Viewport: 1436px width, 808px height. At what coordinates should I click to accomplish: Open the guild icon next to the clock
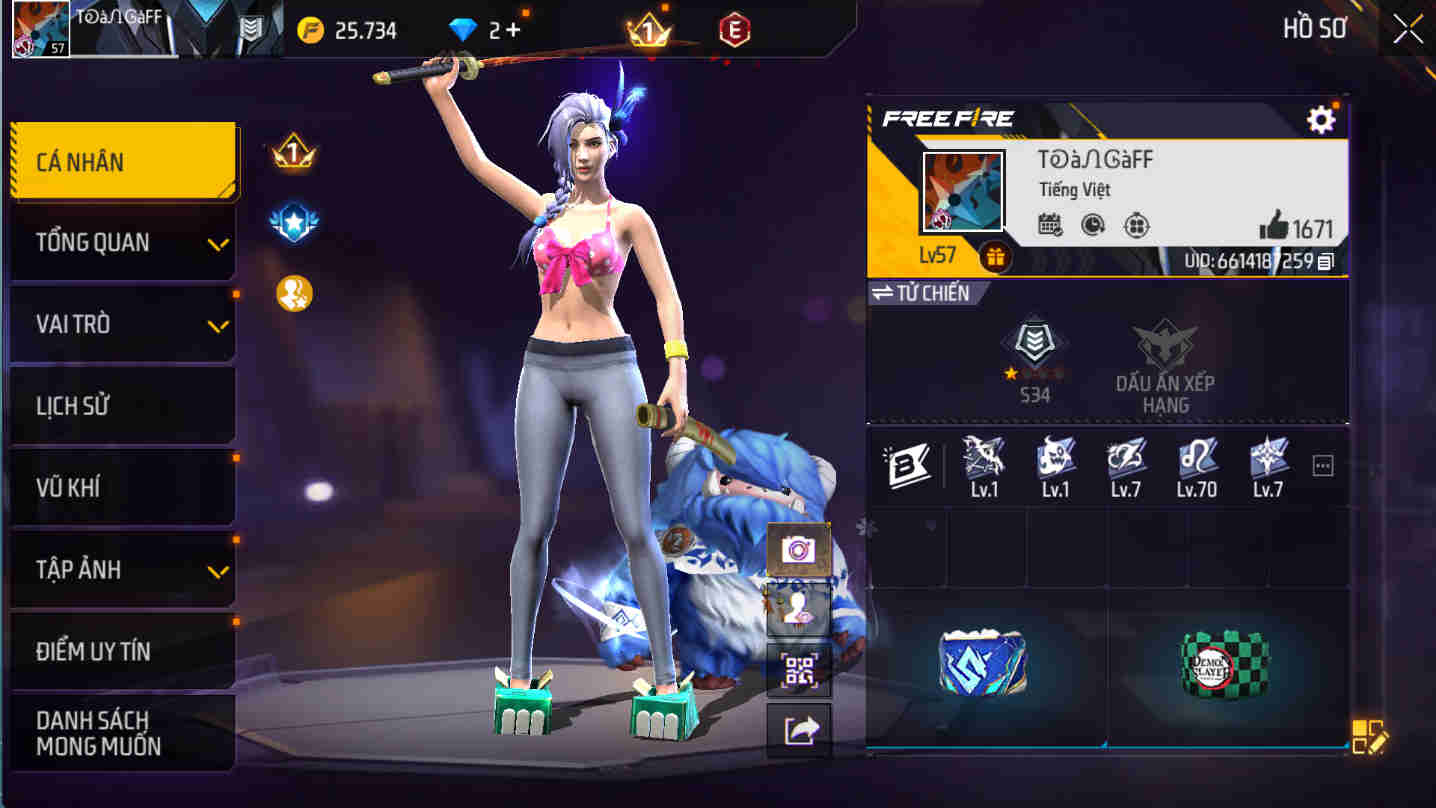(1138, 226)
